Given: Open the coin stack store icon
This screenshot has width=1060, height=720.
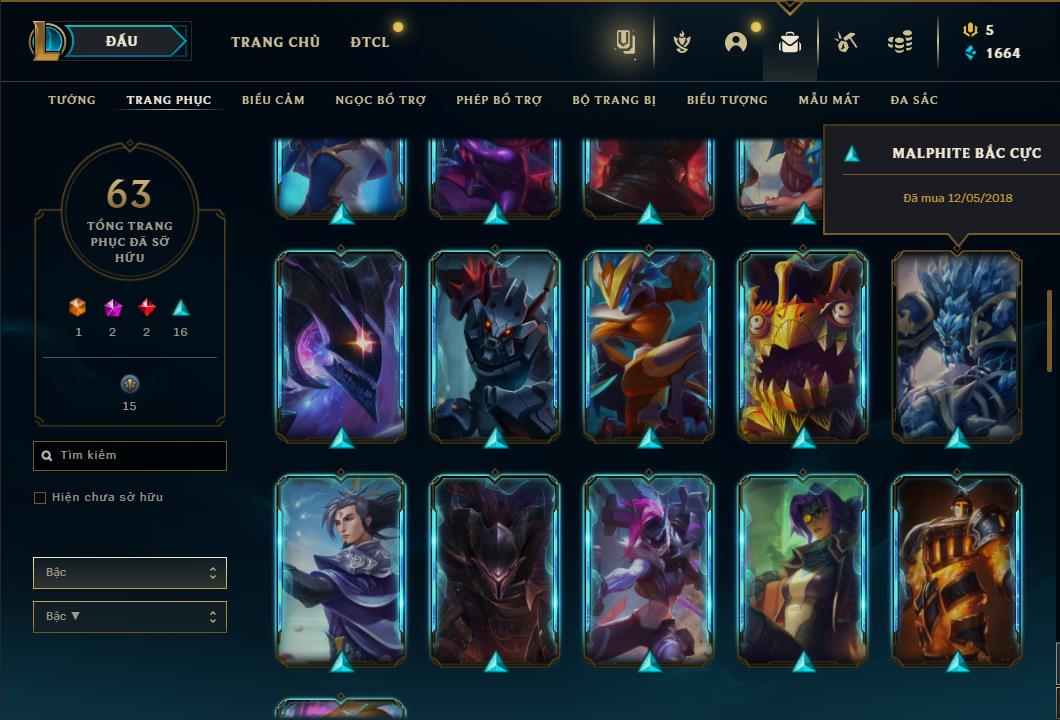Looking at the screenshot, I should [900, 42].
